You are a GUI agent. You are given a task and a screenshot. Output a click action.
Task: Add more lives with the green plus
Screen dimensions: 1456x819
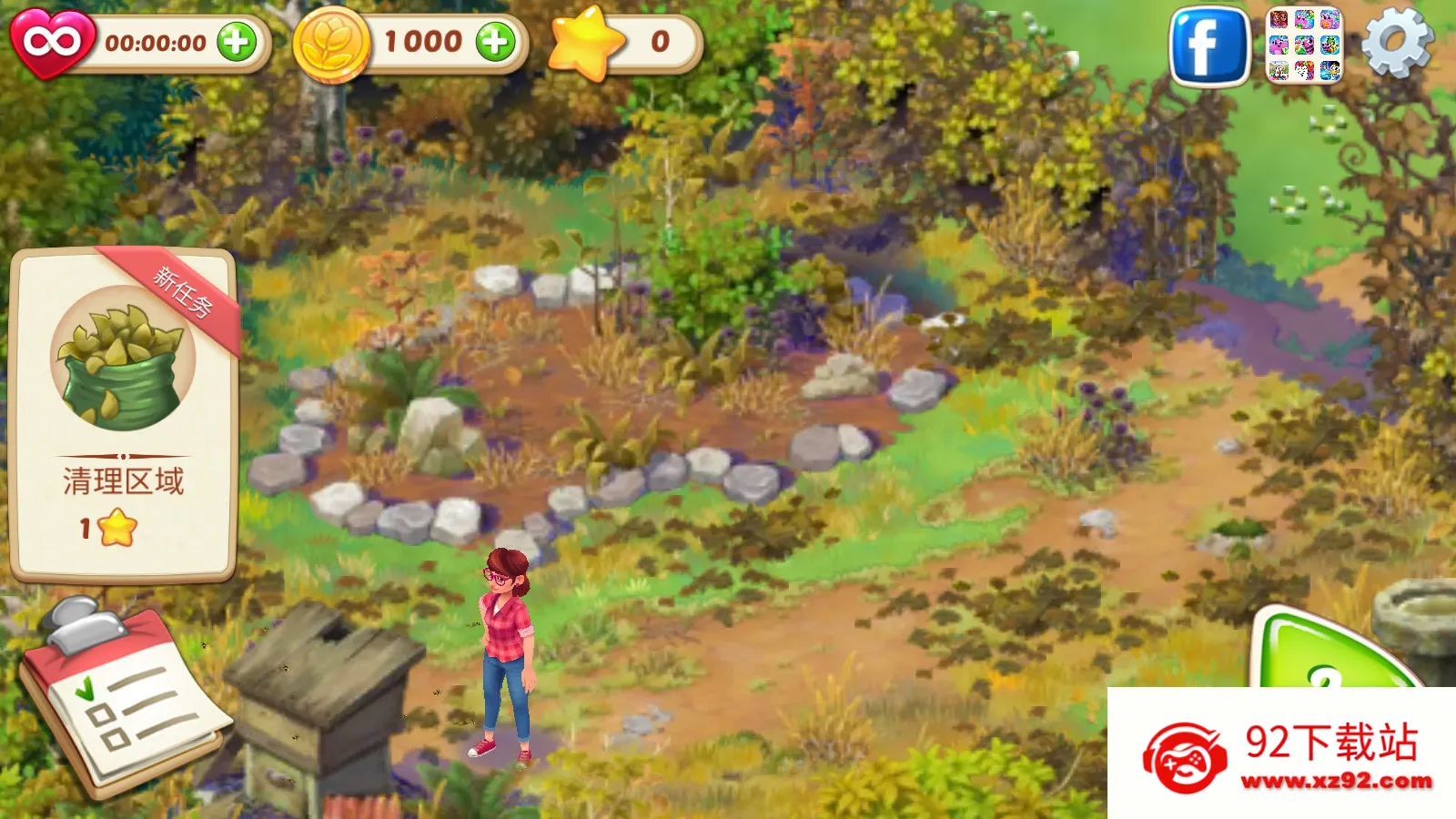237,42
